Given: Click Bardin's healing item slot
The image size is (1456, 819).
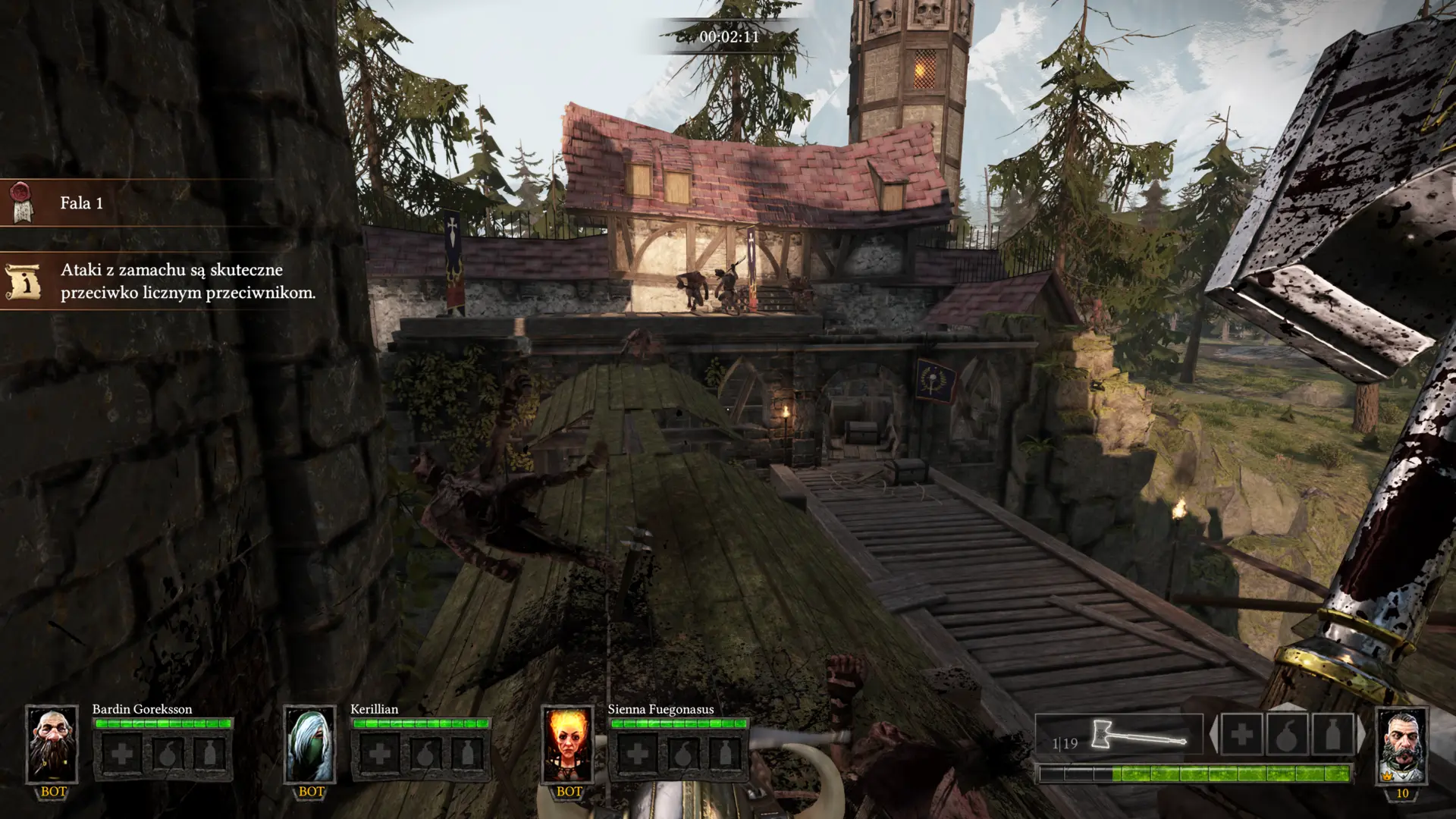Looking at the screenshot, I should click(x=121, y=754).
